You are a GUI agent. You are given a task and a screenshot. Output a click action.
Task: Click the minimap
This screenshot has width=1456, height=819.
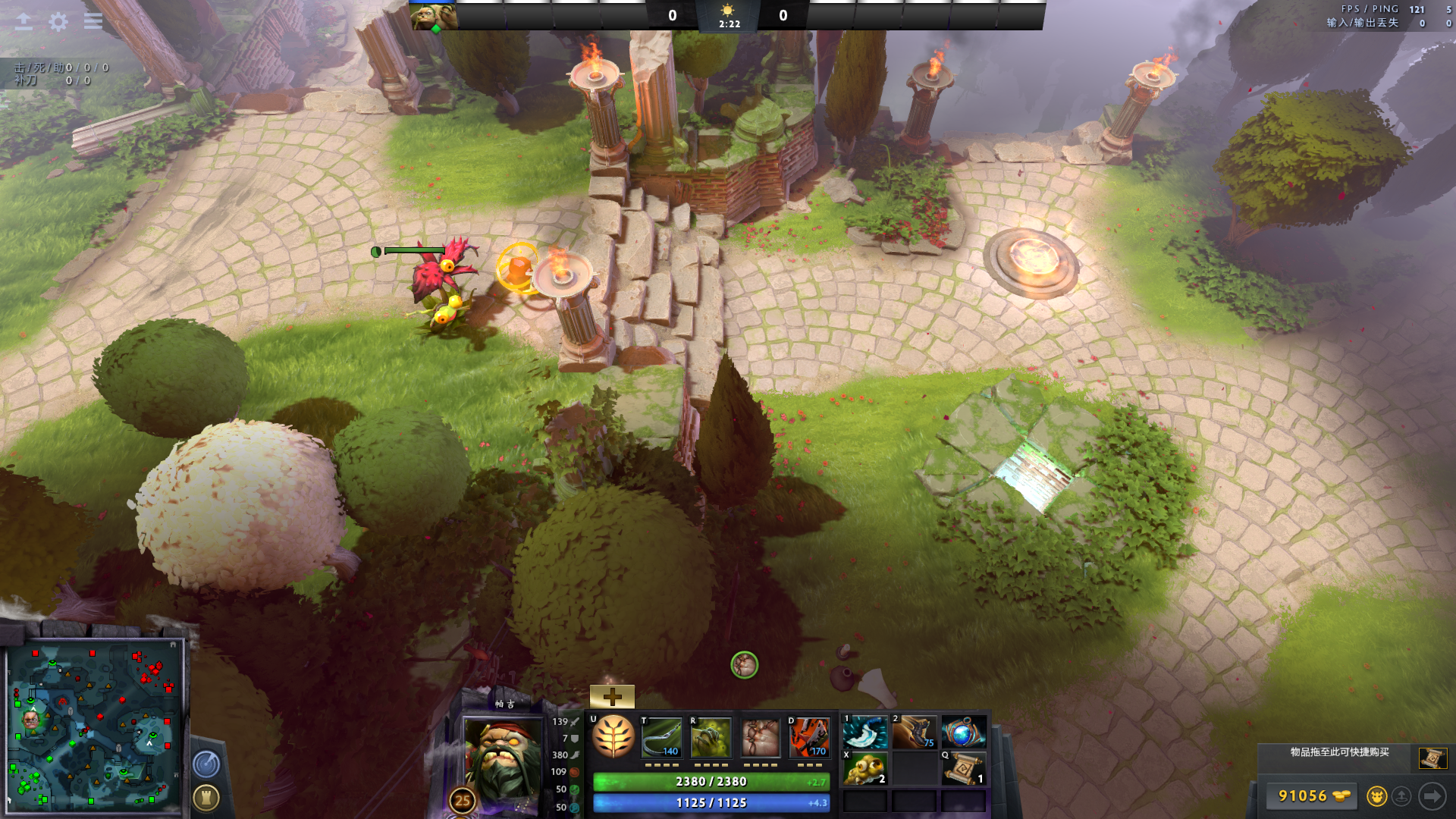point(95,726)
